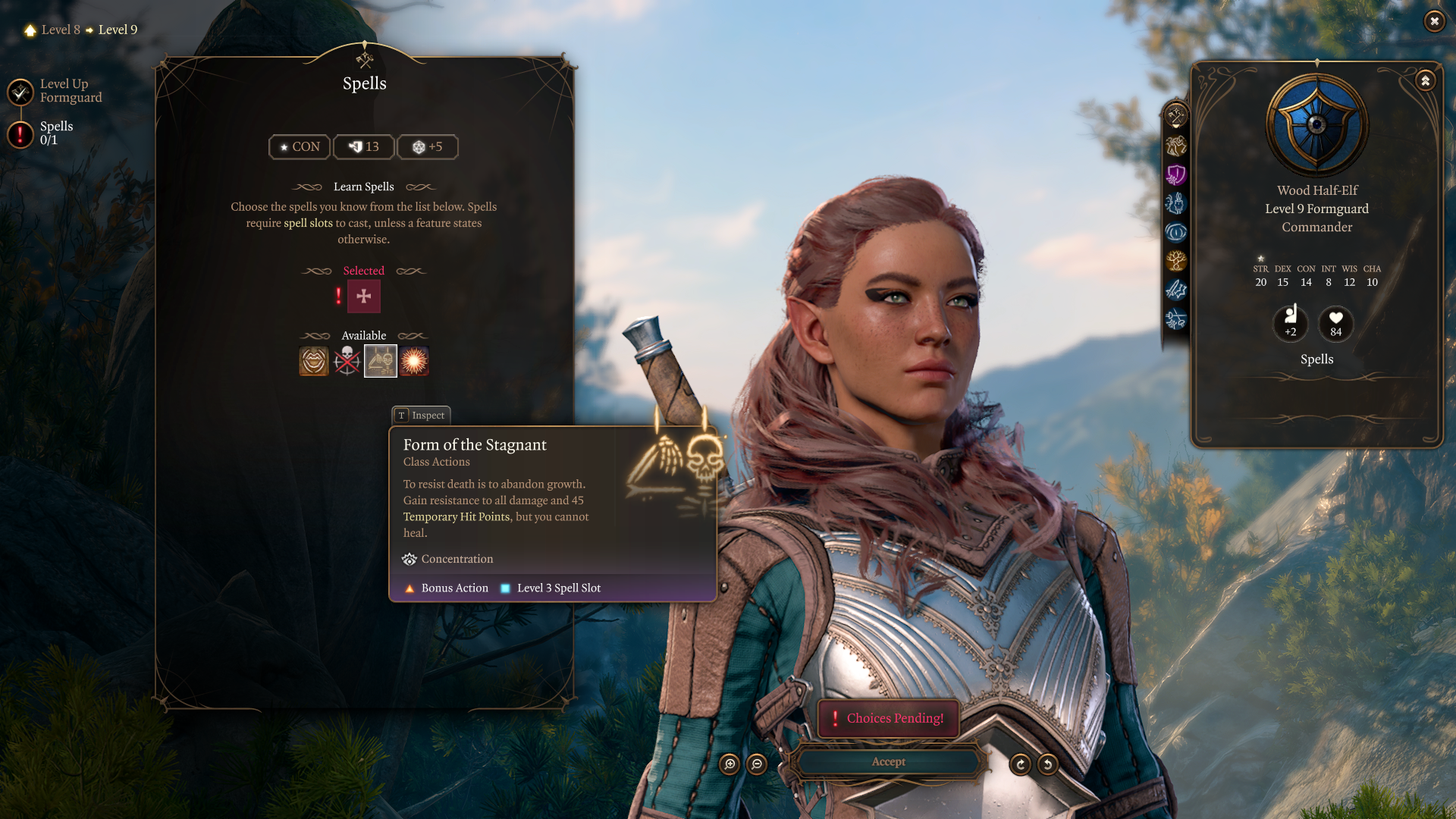Choose the open-mouth spell icon
Screen dimensions: 1456x819
pos(314,361)
